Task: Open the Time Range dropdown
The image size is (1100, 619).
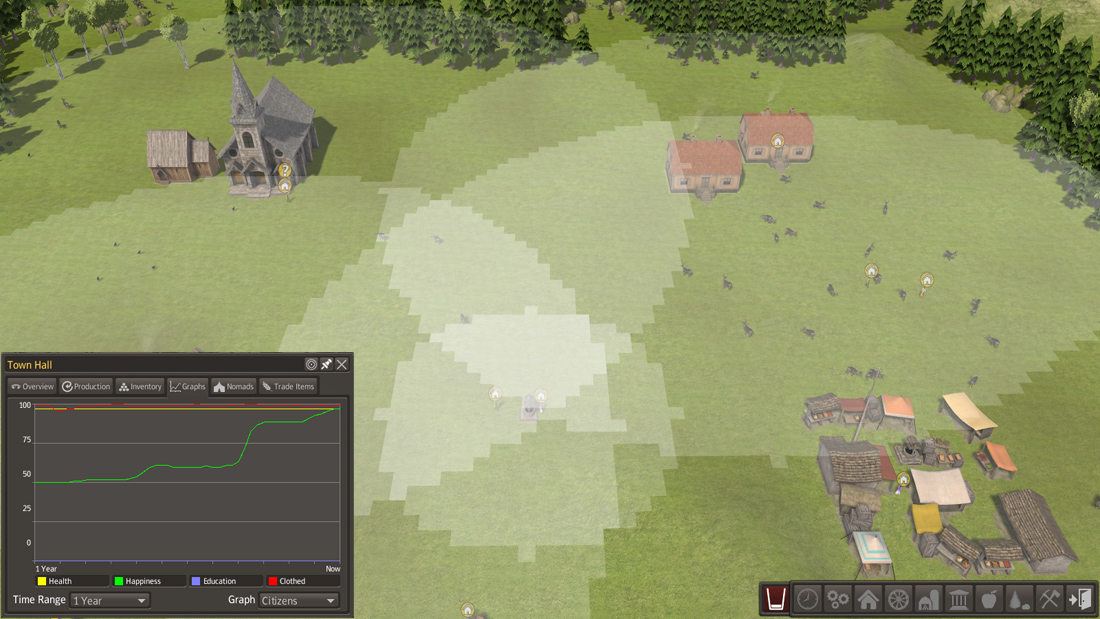Action: (110, 600)
